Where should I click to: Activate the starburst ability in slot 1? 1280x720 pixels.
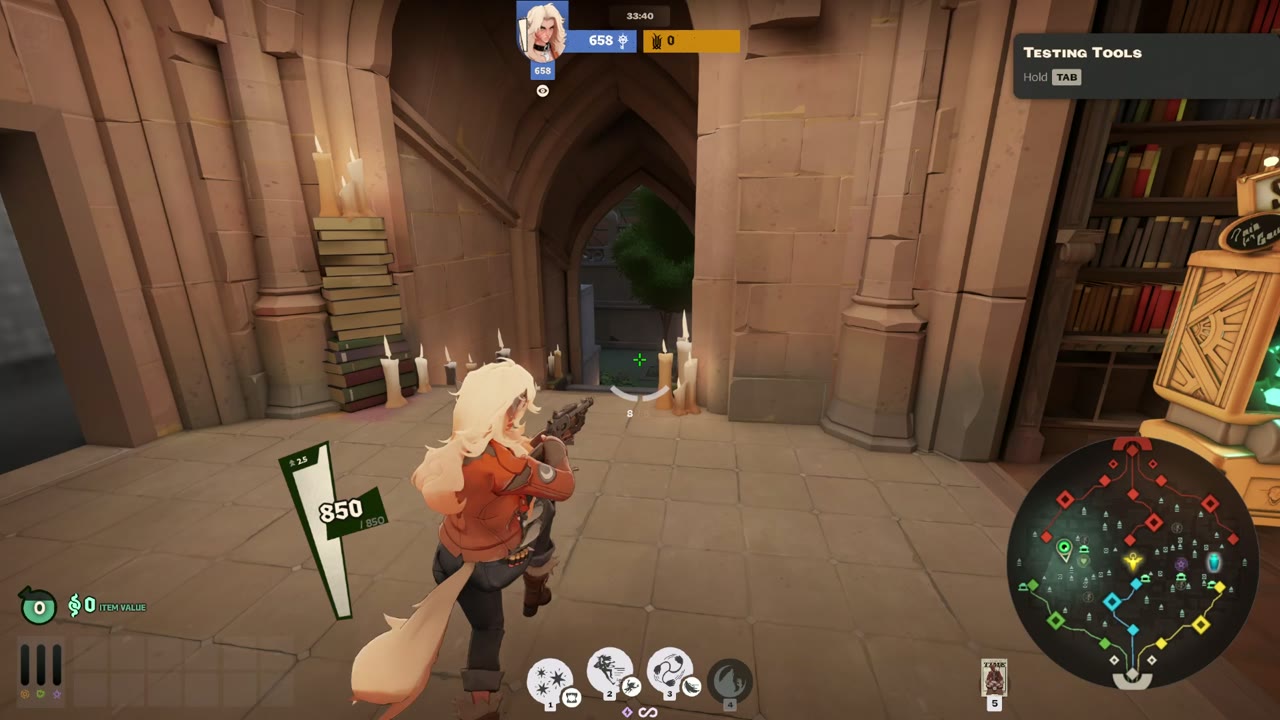coord(549,680)
